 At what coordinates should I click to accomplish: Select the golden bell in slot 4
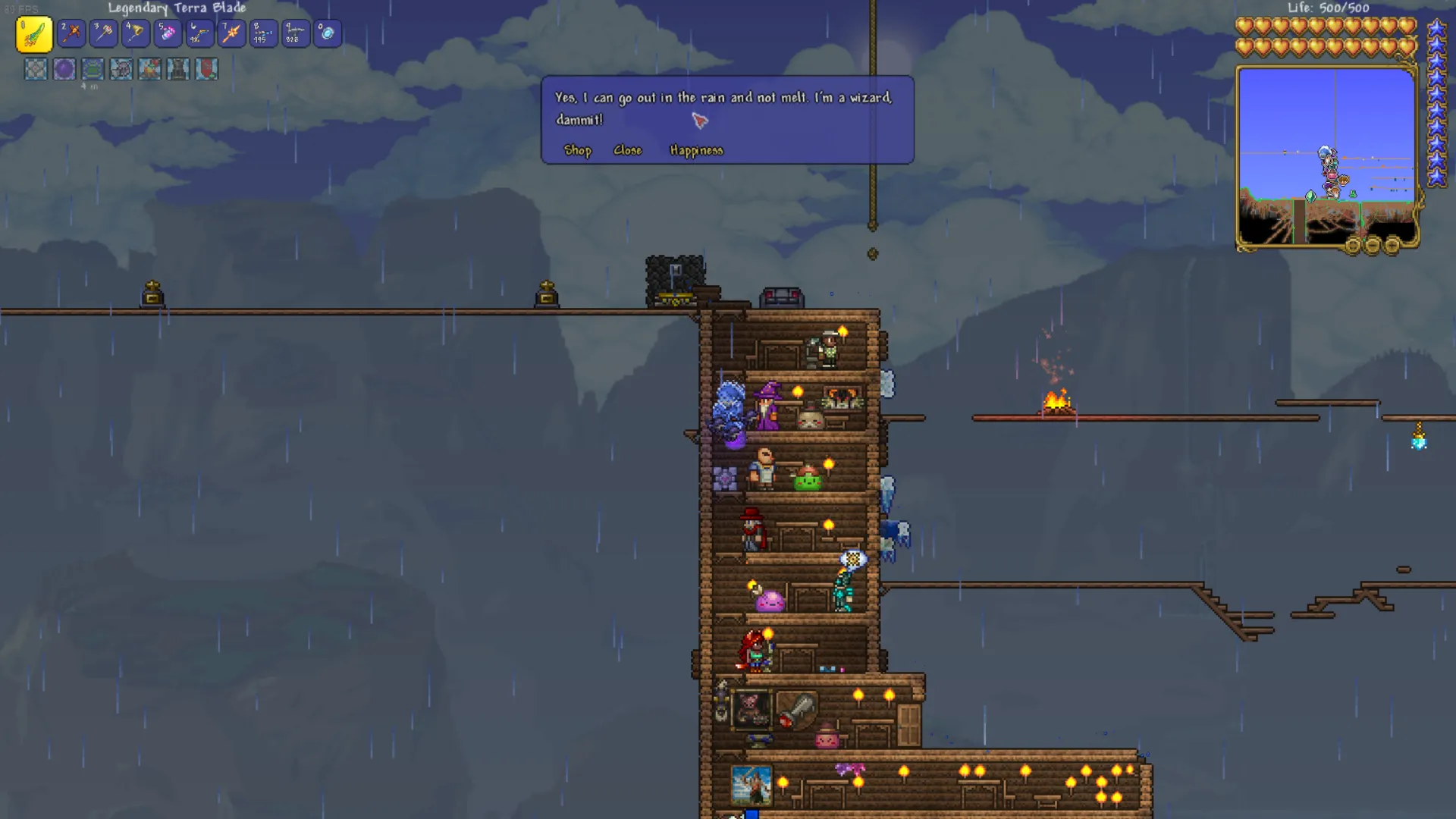[136, 33]
